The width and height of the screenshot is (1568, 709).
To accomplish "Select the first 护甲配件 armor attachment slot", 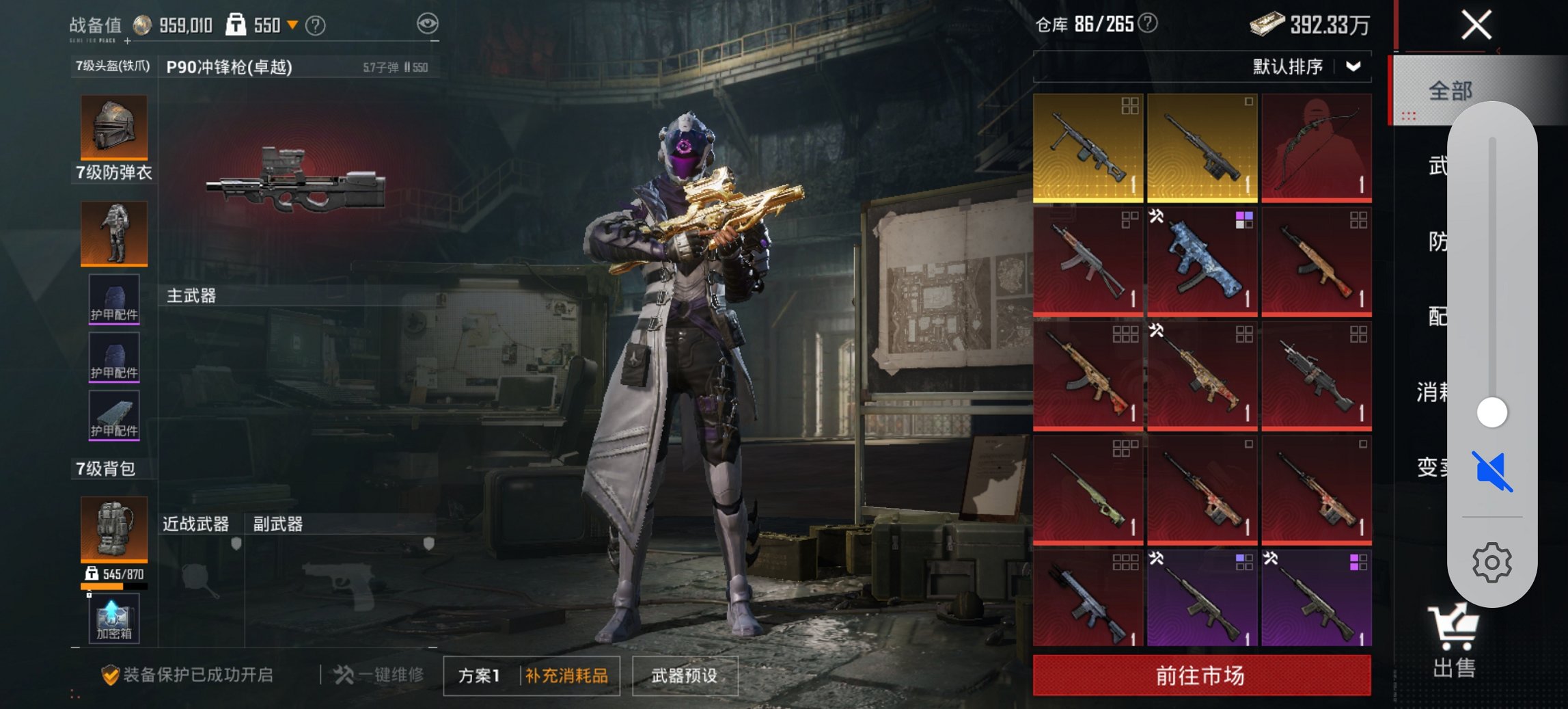I will pos(113,299).
